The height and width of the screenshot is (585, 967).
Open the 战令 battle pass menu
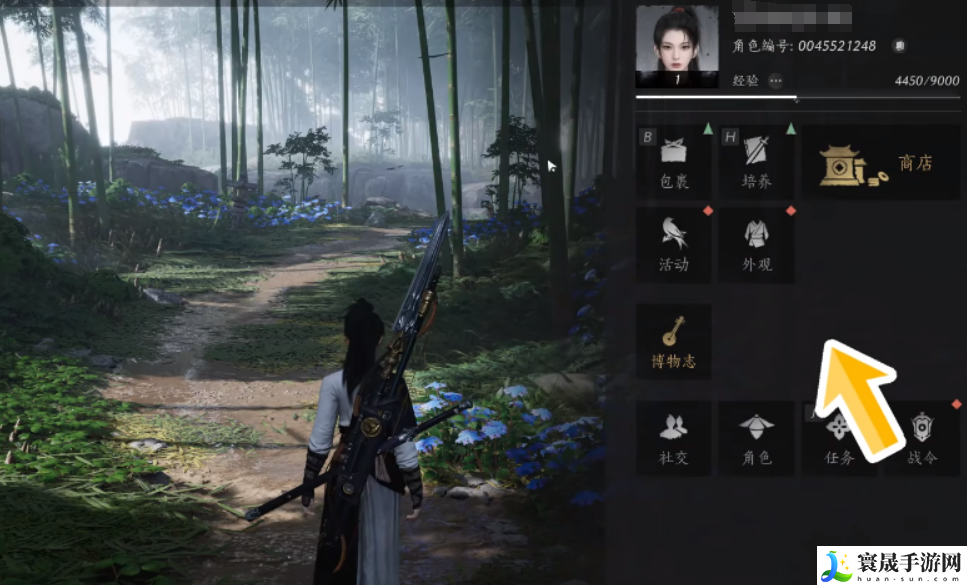point(921,438)
